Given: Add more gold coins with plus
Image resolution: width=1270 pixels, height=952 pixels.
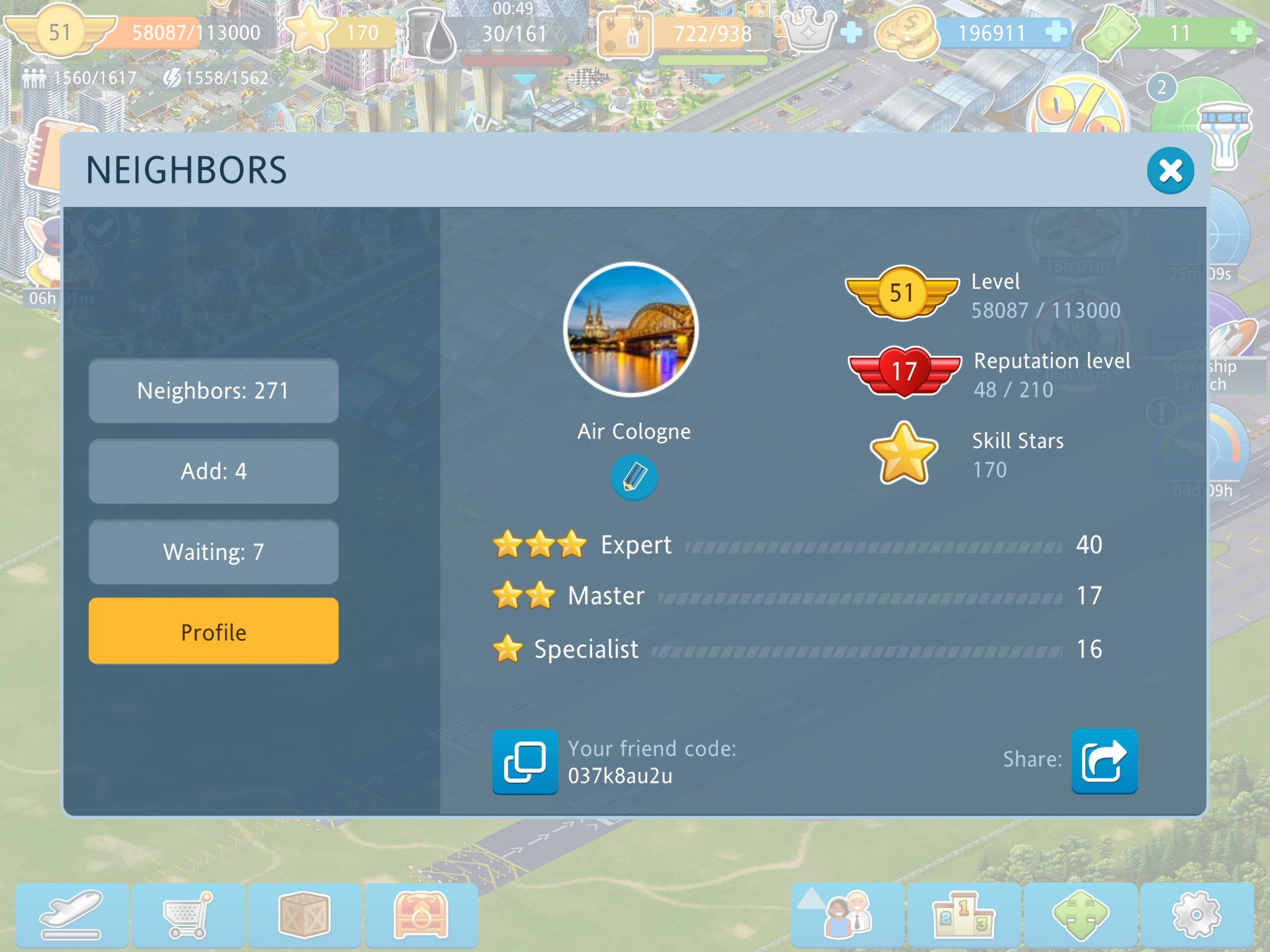Looking at the screenshot, I should (x=1055, y=32).
